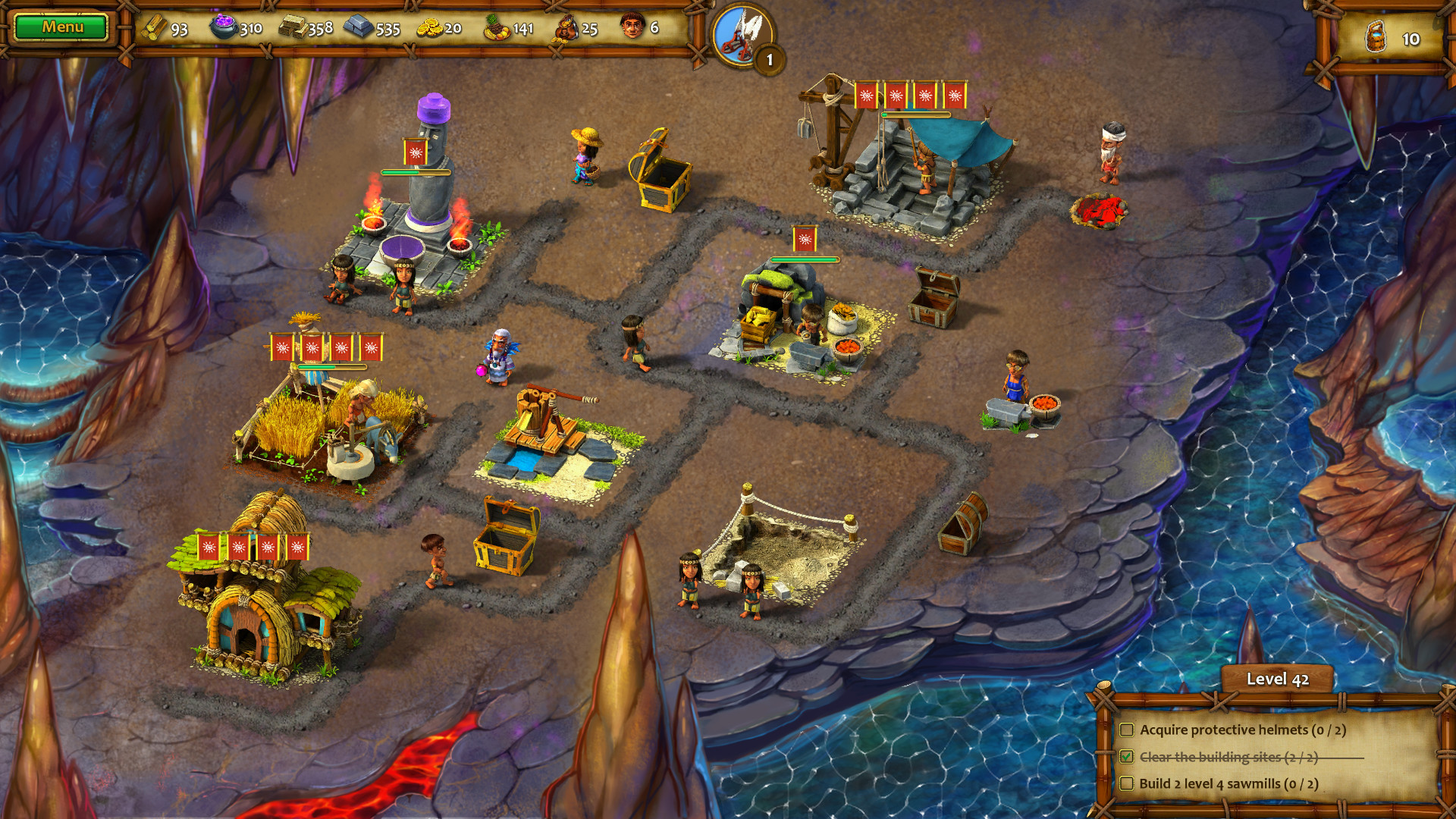The image size is (1456, 819).
Task: Open the Menu button
Action: point(62,27)
